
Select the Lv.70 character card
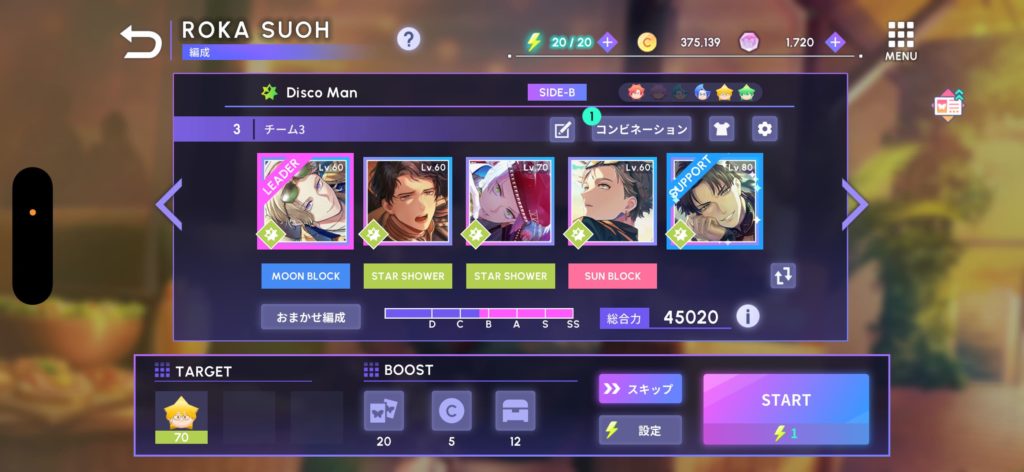509,201
